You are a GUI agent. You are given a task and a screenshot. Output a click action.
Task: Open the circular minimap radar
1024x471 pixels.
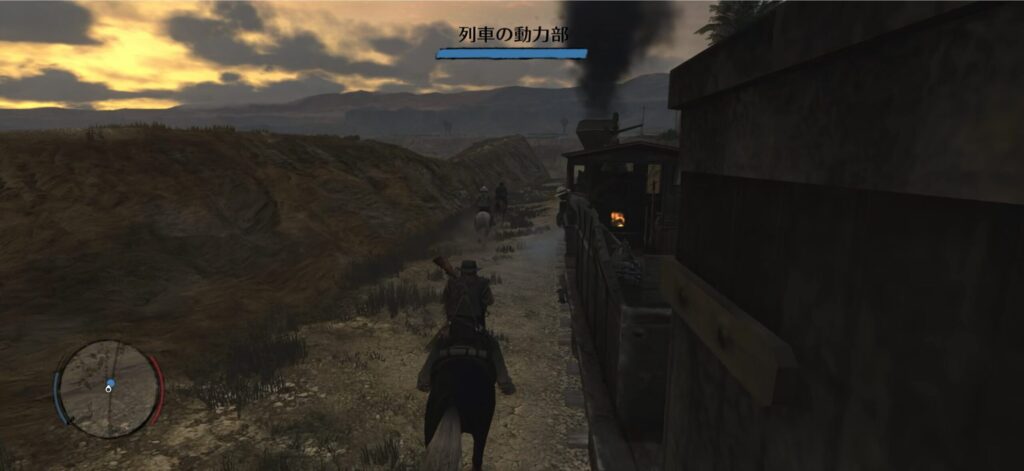click(x=108, y=388)
